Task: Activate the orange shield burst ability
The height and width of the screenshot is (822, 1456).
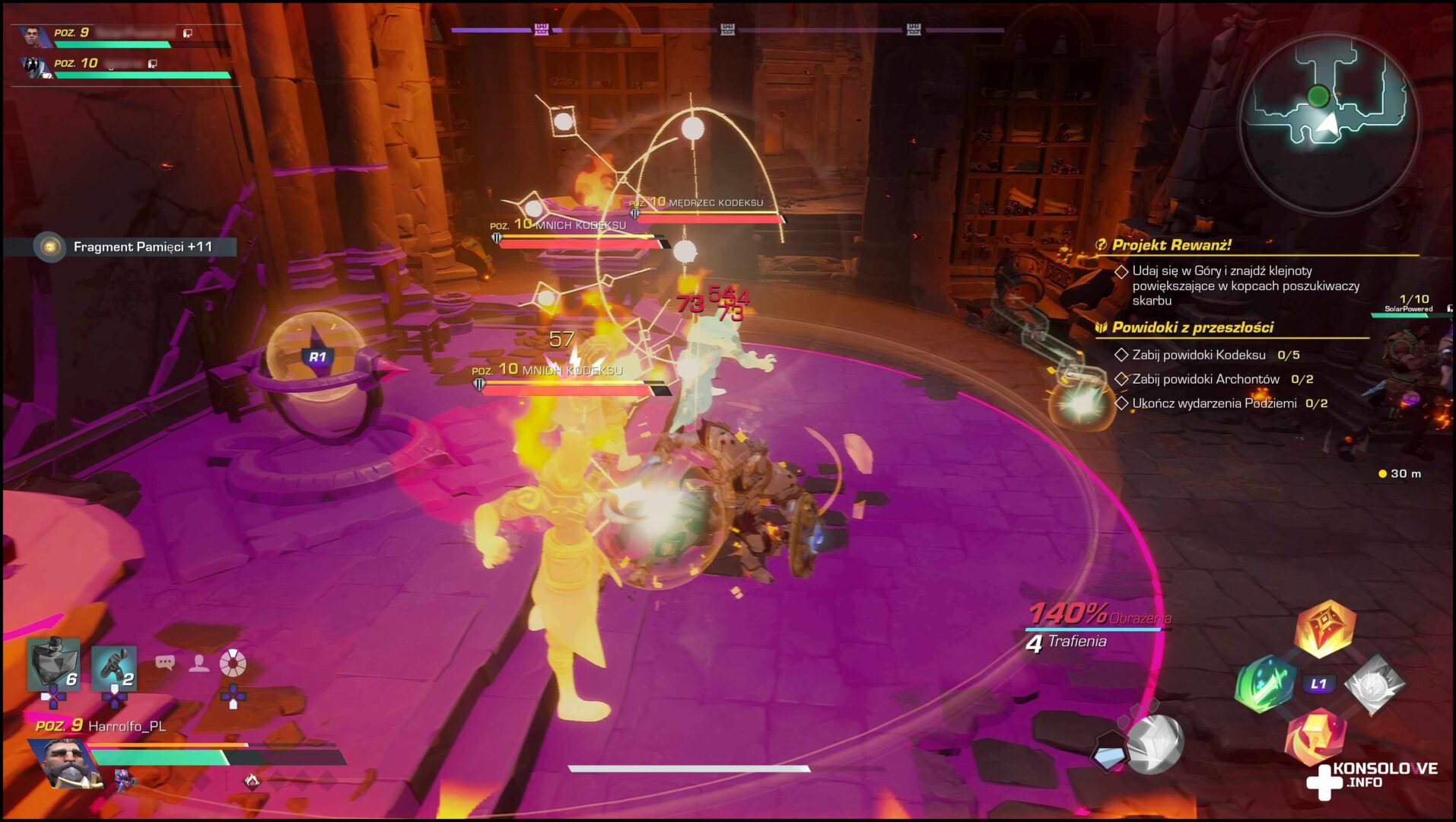Action: [1325, 629]
